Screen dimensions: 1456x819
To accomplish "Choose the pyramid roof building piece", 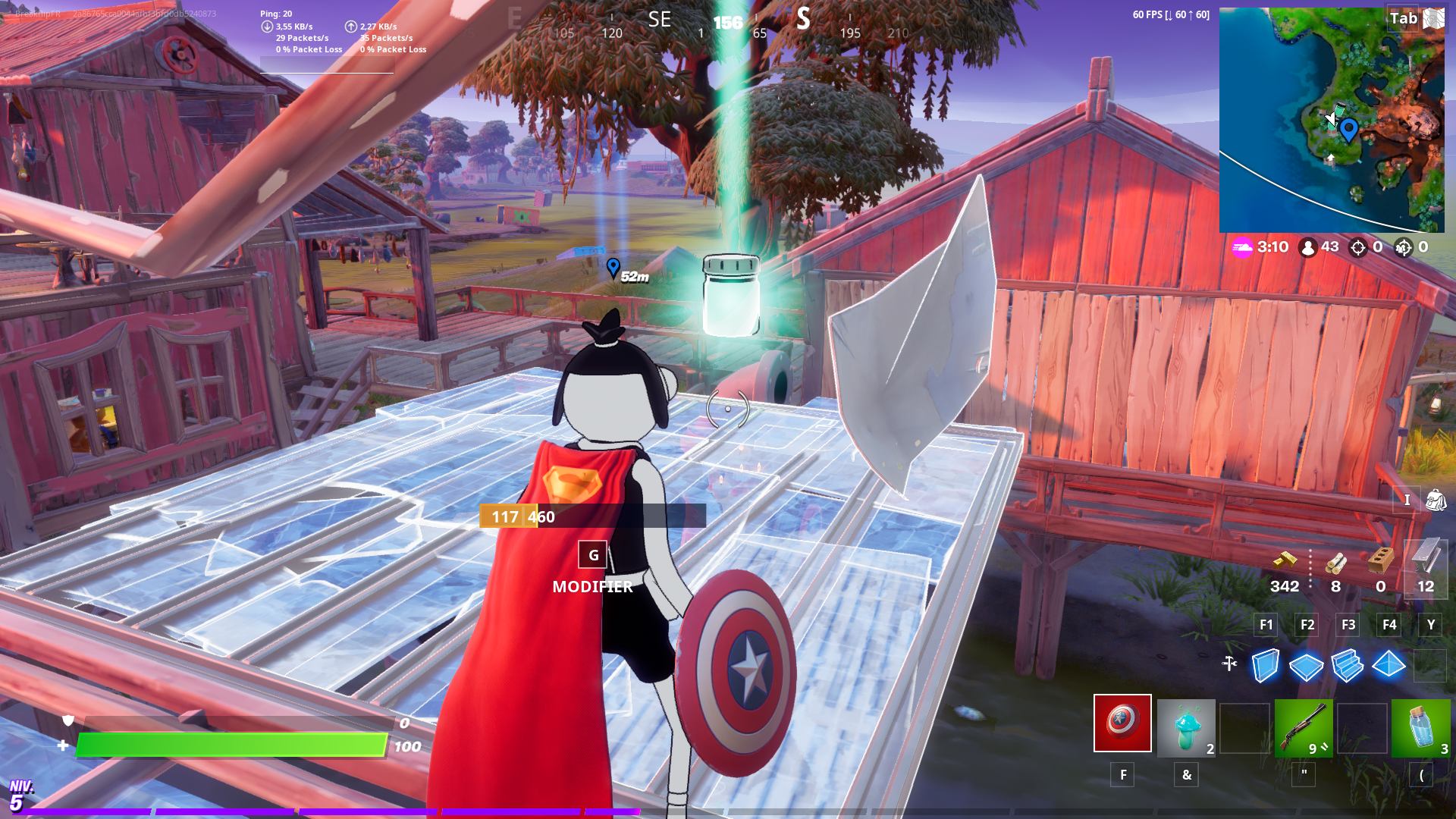I will click(1389, 666).
